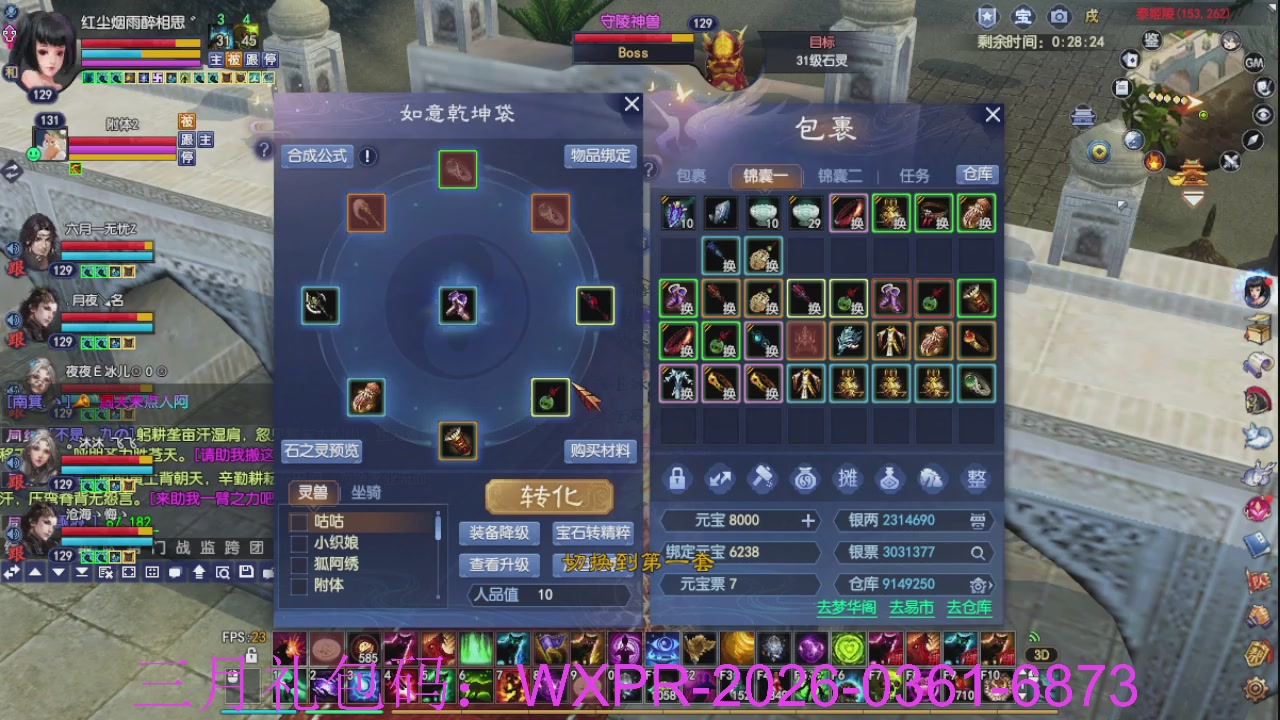Click the Boss health bar at the top
Viewport: 1280px width, 720px height.
[x=632, y=38]
